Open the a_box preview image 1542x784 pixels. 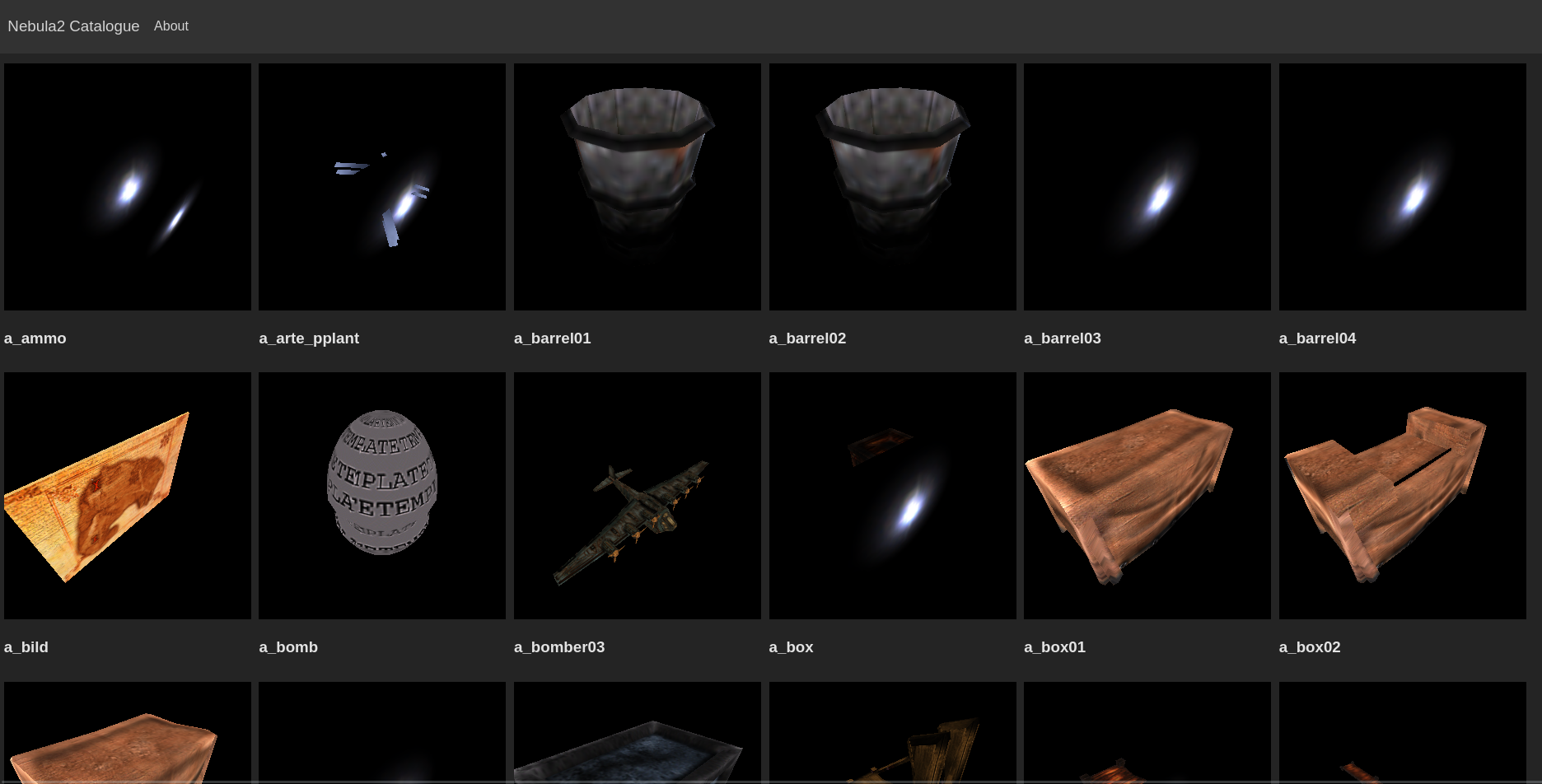coord(892,495)
